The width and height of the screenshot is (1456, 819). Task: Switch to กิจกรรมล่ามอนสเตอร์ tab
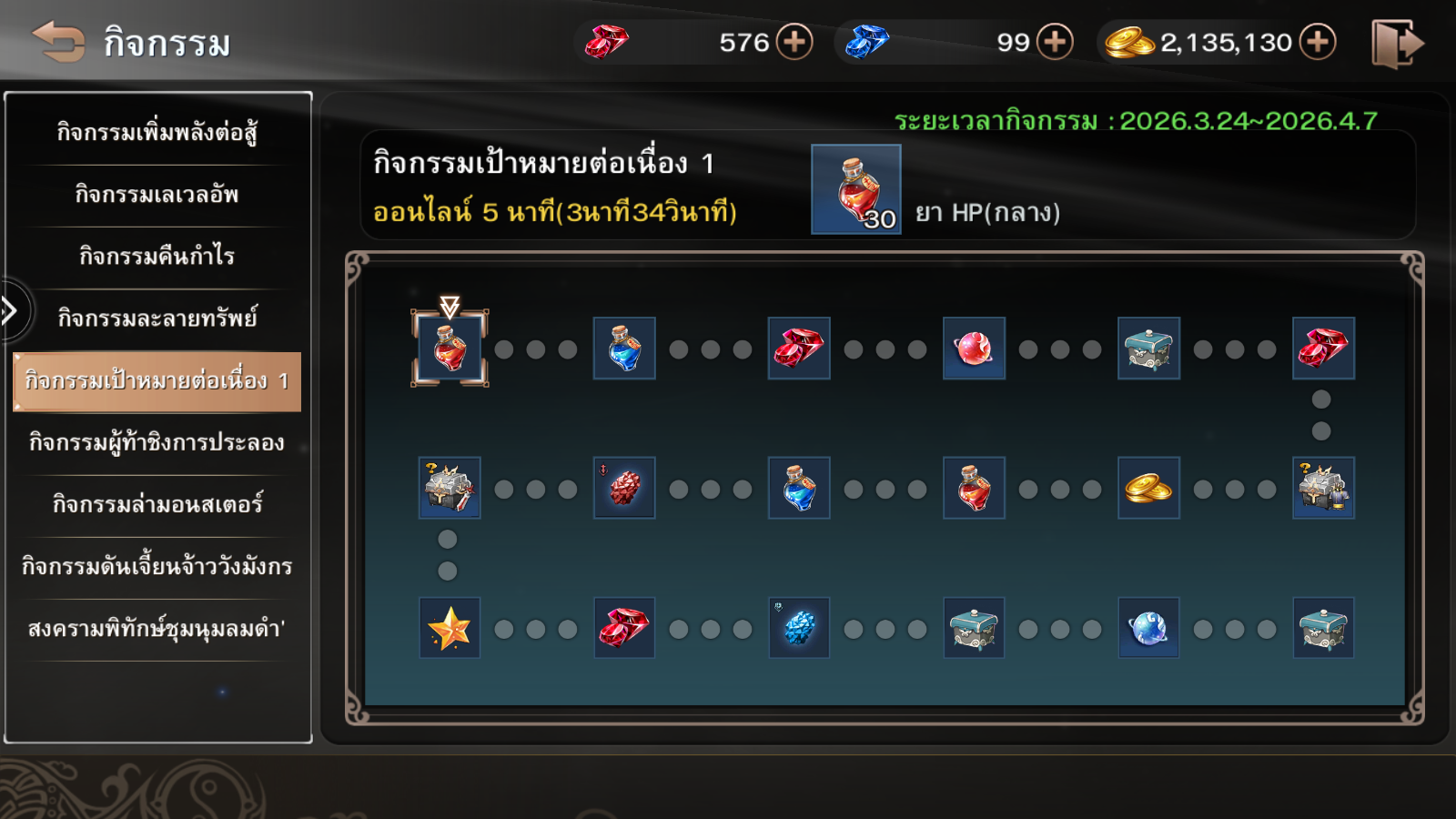[x=157, y=504]
